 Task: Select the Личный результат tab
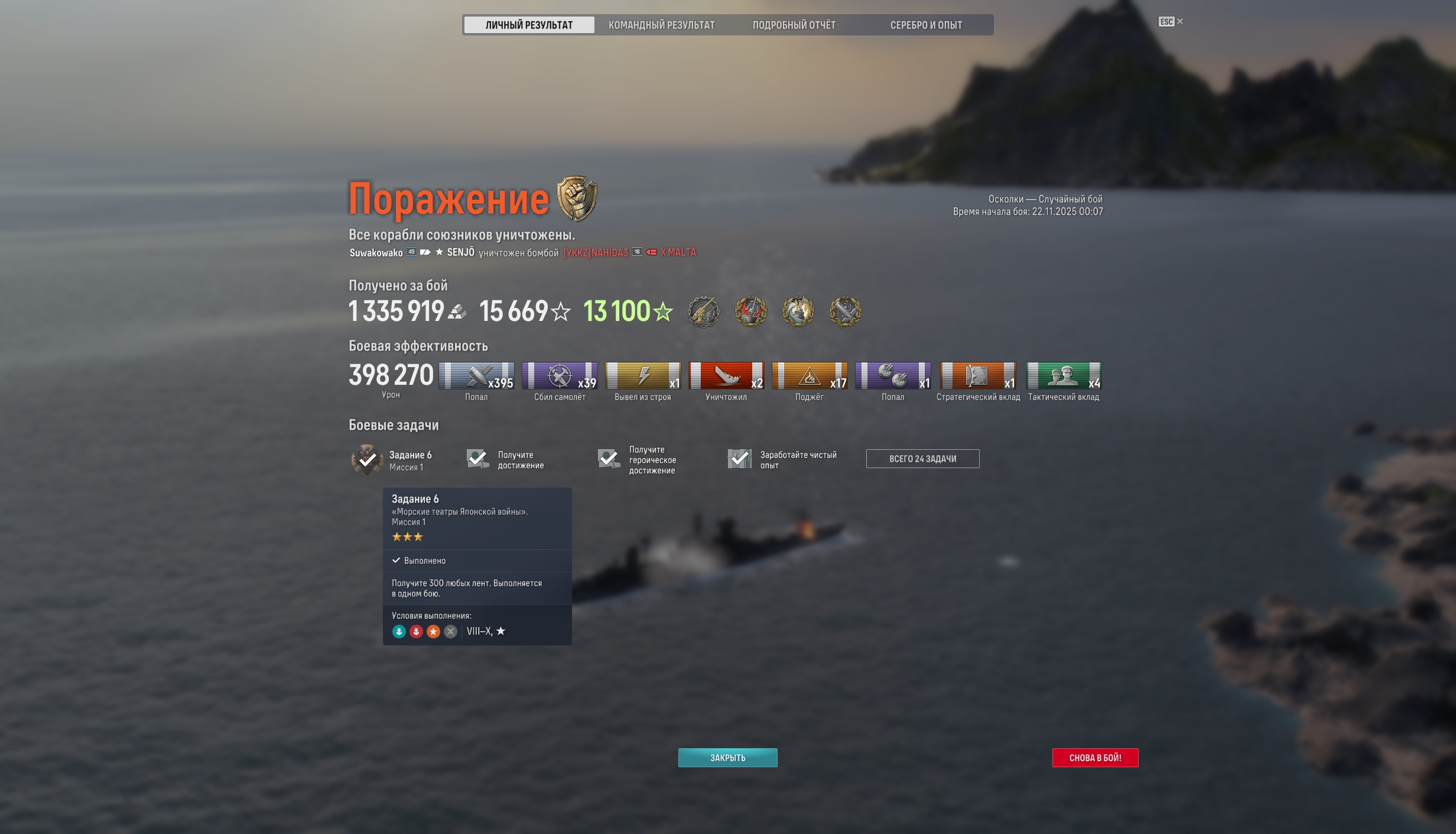(x=529, y=25)
